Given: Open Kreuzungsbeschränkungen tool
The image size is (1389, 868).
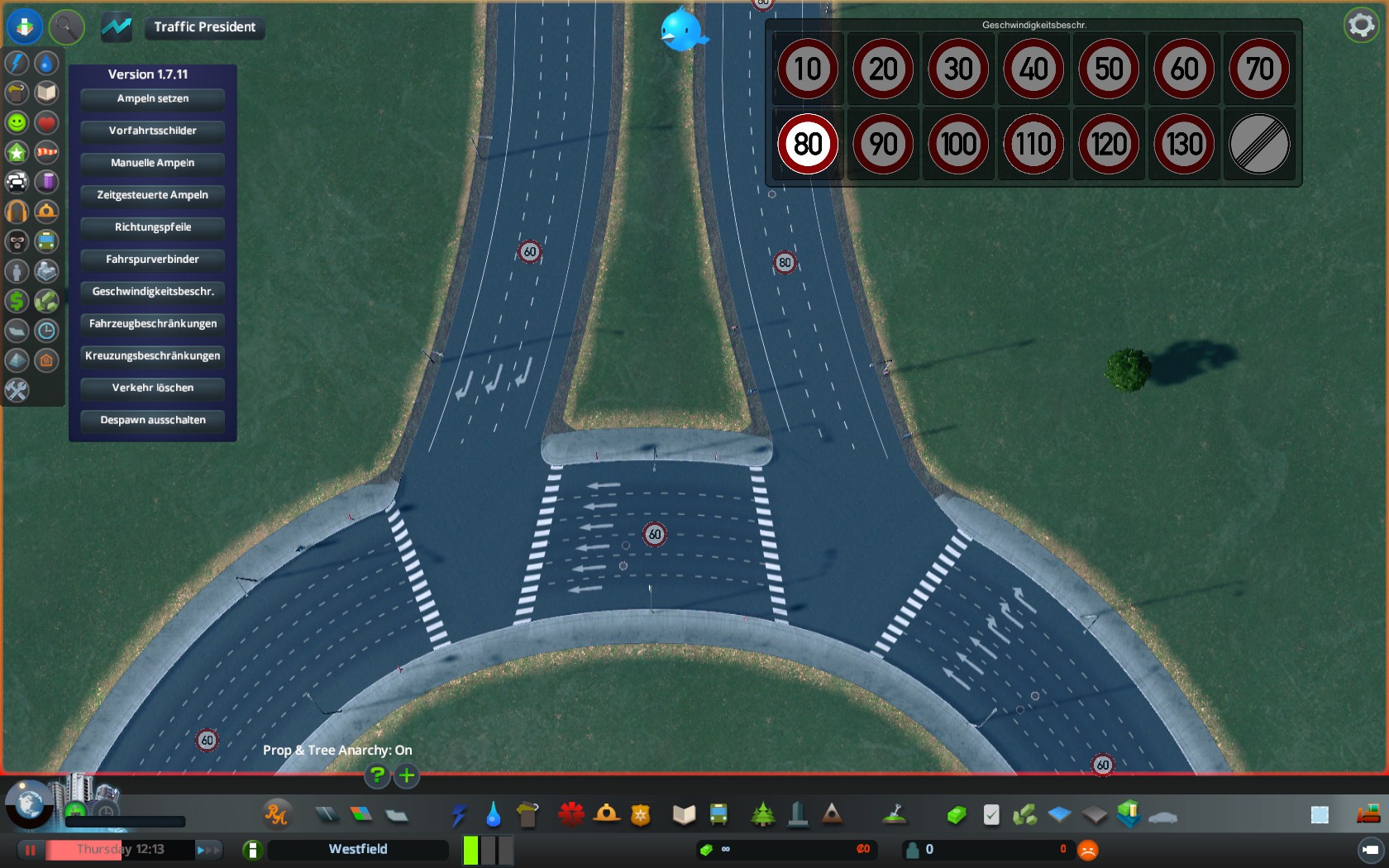Looking at the screenshot, I should [153, 356].
